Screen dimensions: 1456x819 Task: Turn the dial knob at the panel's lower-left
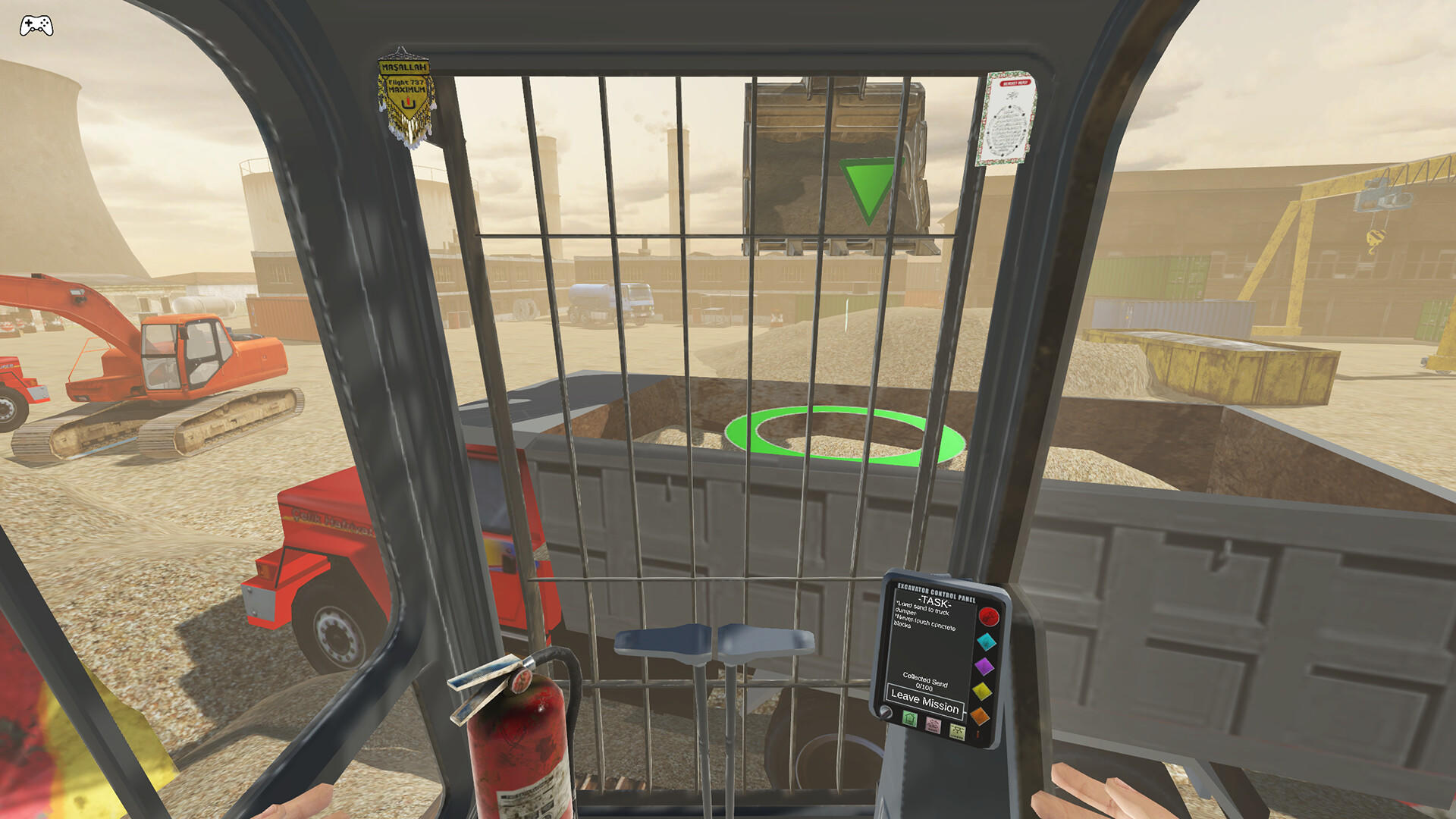[886, 711]
